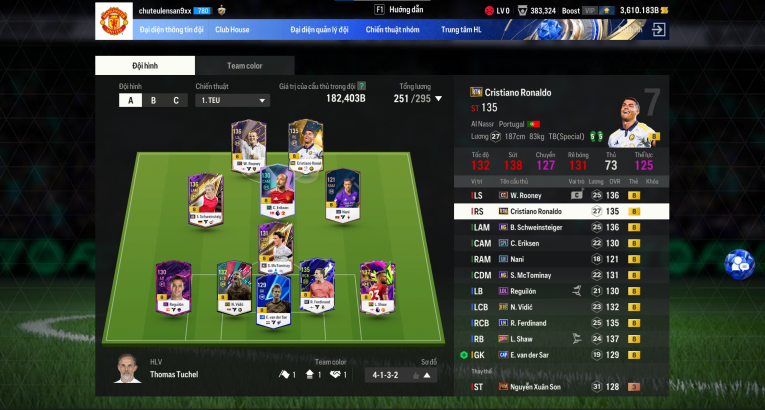Select Nani row in the squad list

(560, 259)
